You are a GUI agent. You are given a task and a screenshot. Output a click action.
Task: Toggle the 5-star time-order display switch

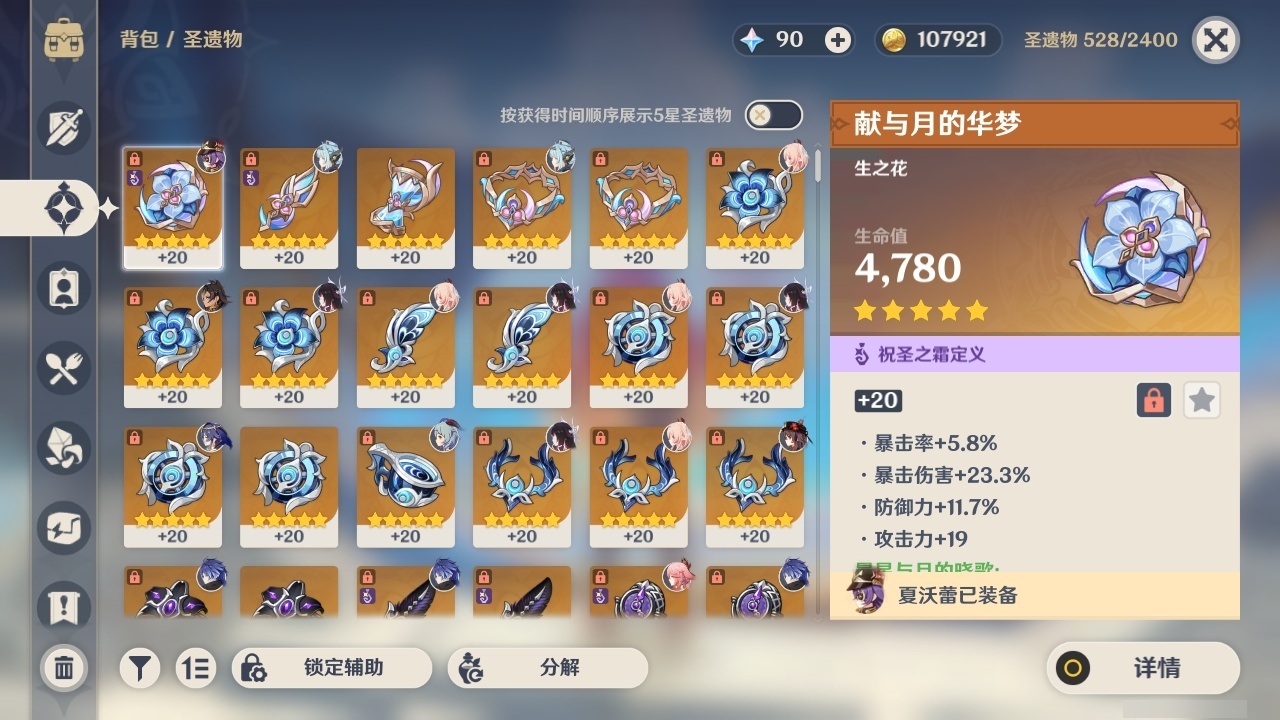(x=771, y=115)
